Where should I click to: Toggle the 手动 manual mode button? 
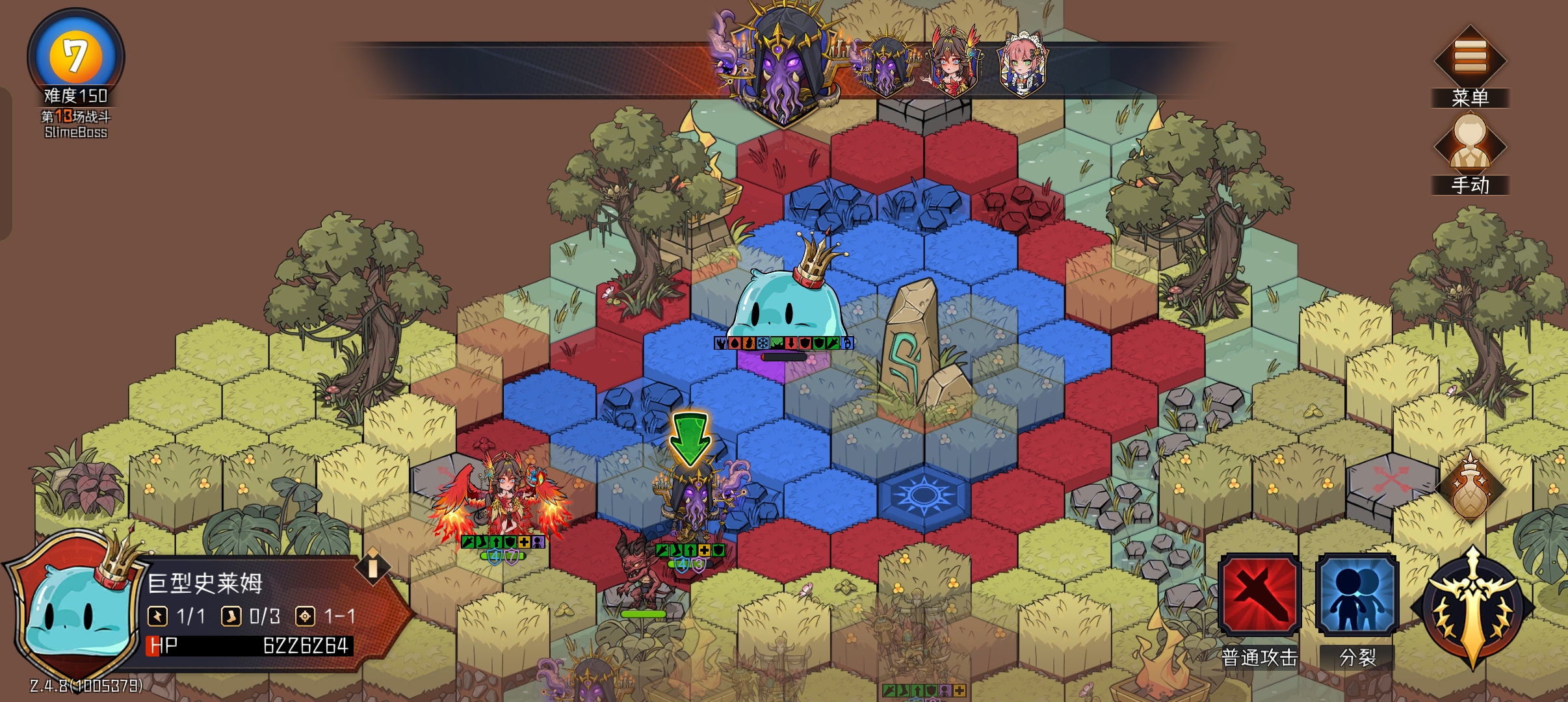[1470, 146]
